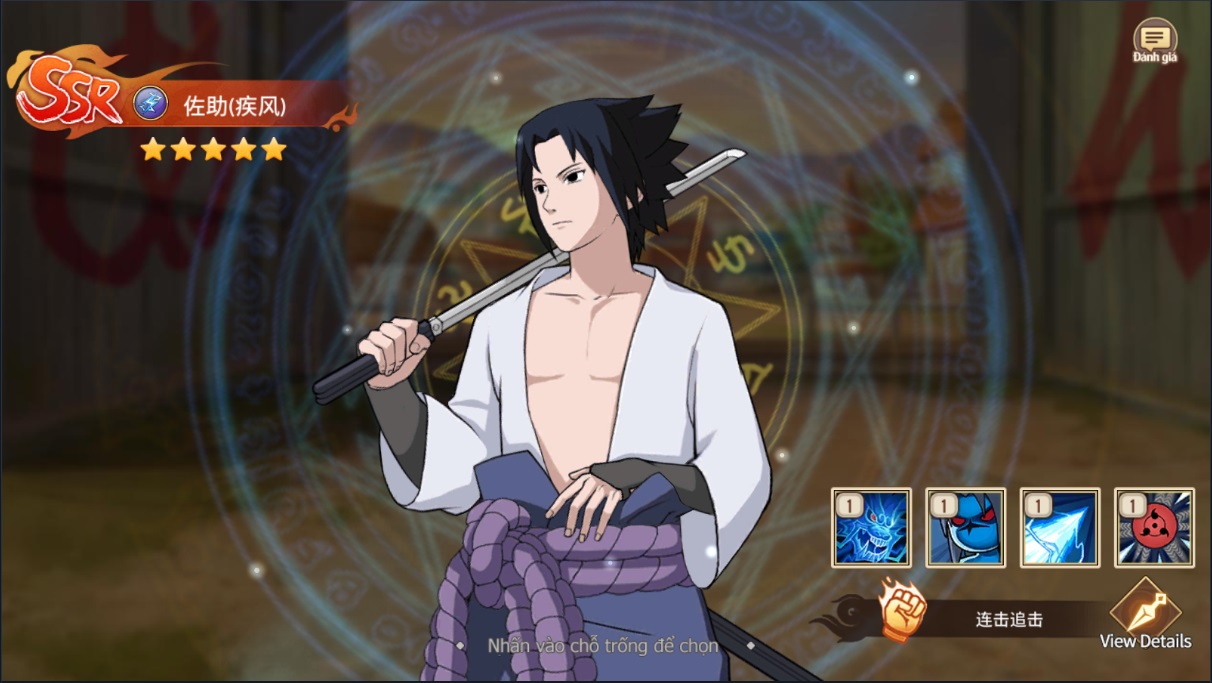Open View Details kunai button
Image resolution: width=1212 pixels, height=683 pixels.
click(x=1146, y=613)
